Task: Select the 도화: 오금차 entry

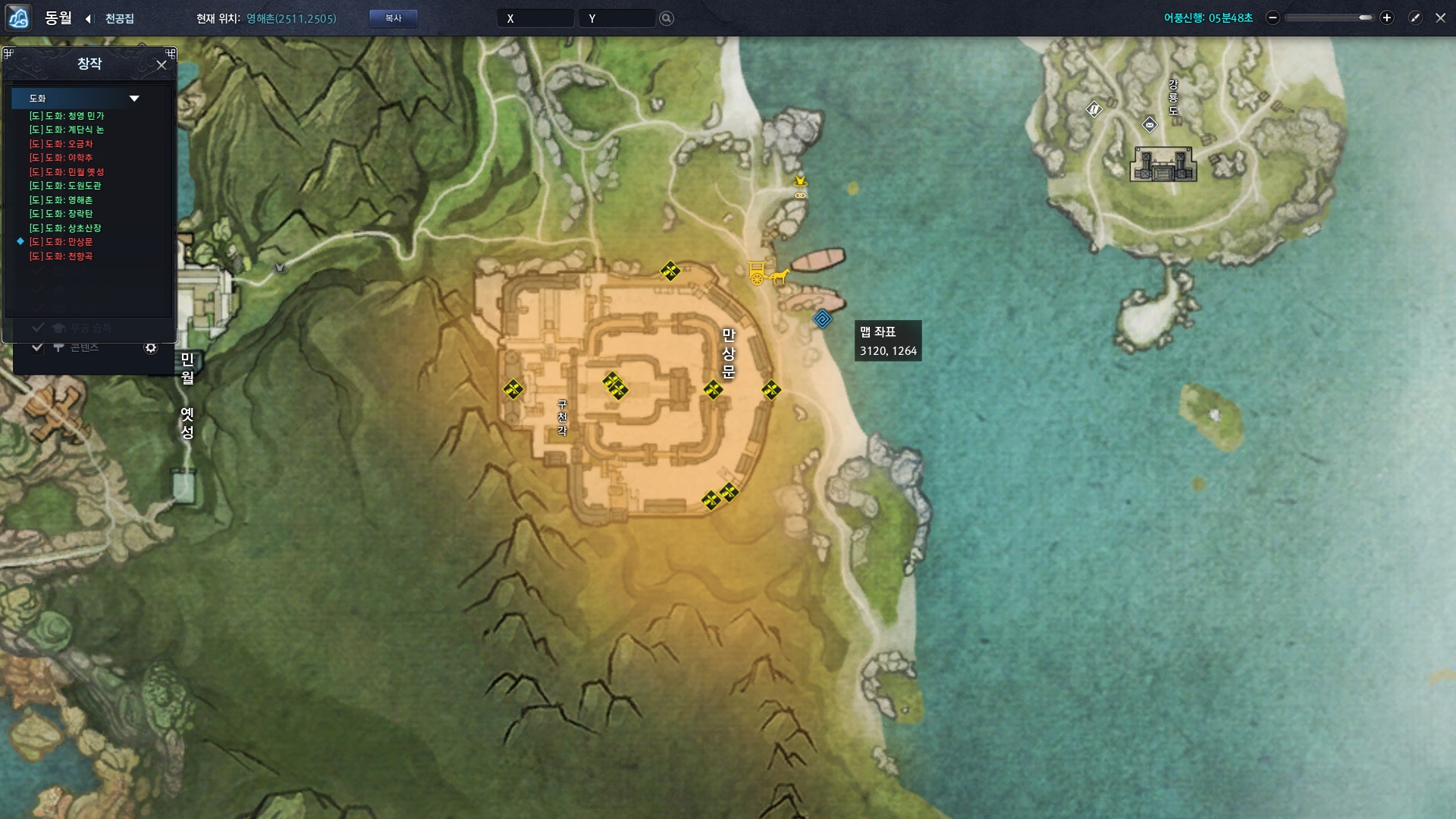Action: (x=61, y=144)
